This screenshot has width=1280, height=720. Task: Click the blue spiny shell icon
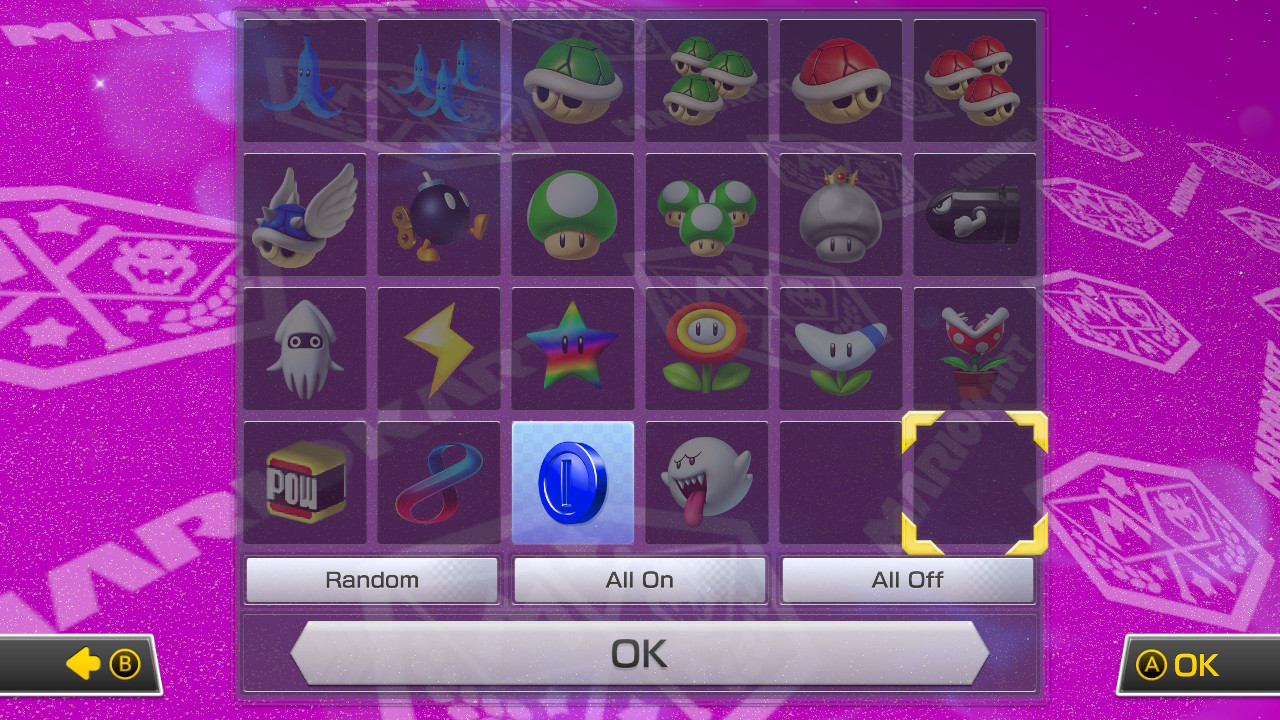pos(304,214)
